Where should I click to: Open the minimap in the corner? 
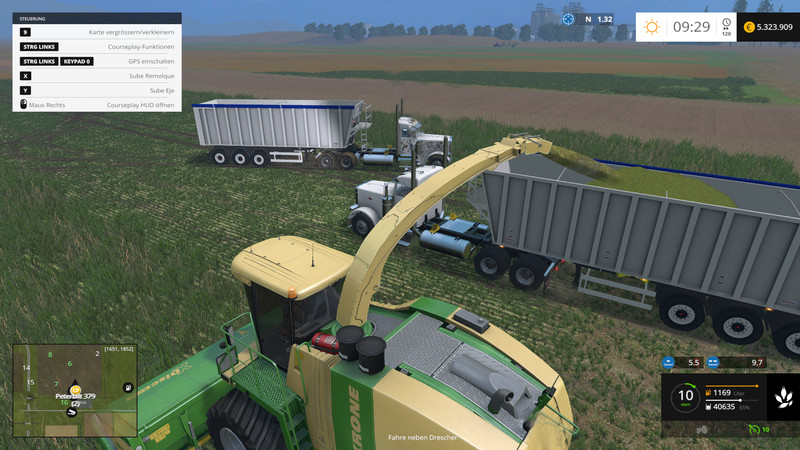[75, 391]
